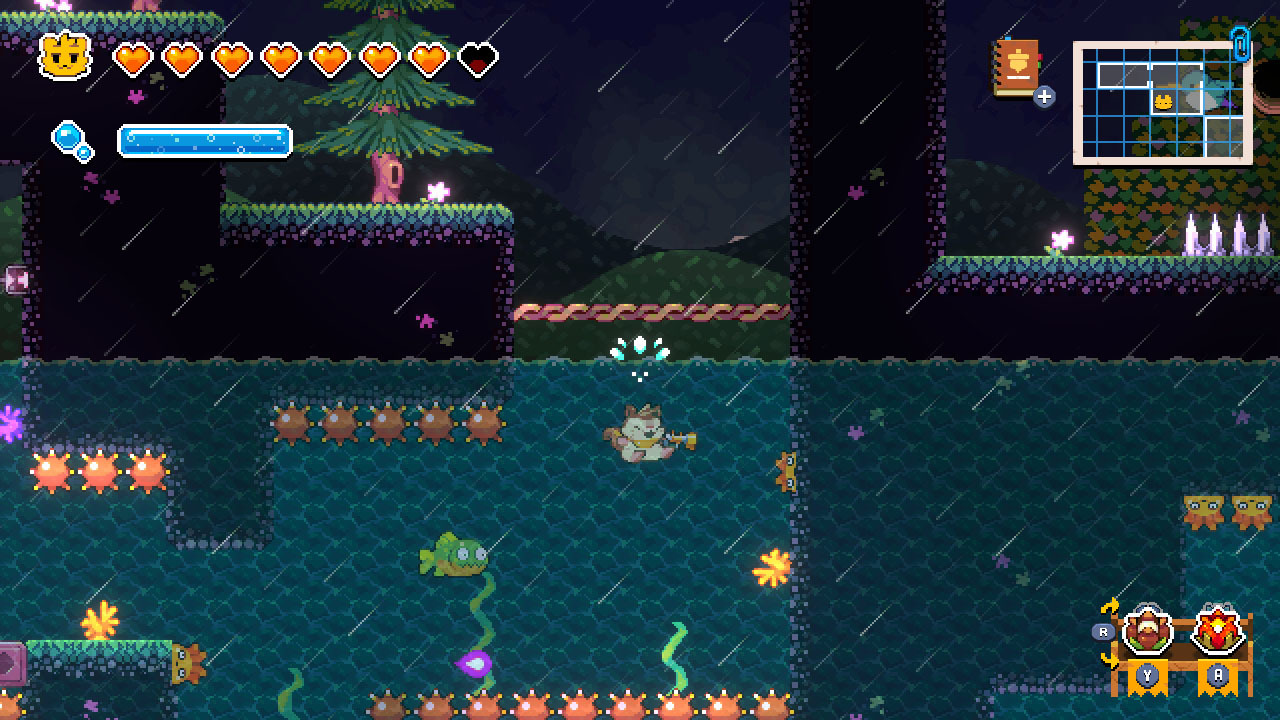Click the blue breath meter bar

[x=203, y=141]
